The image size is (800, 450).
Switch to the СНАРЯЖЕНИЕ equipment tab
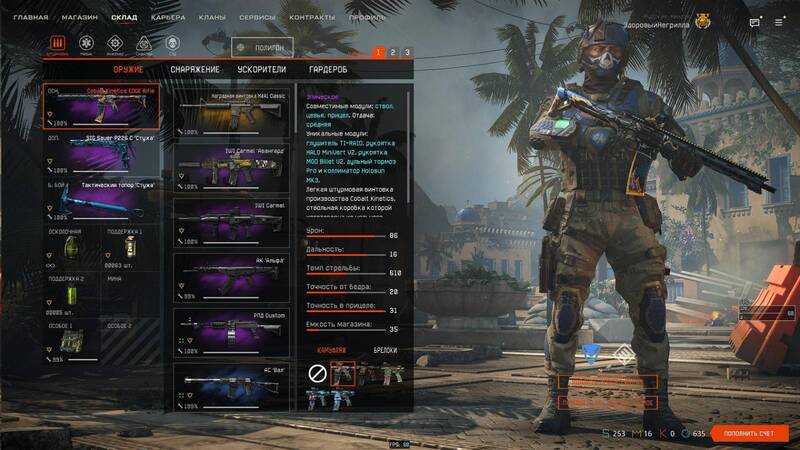(x=194, y=69)
